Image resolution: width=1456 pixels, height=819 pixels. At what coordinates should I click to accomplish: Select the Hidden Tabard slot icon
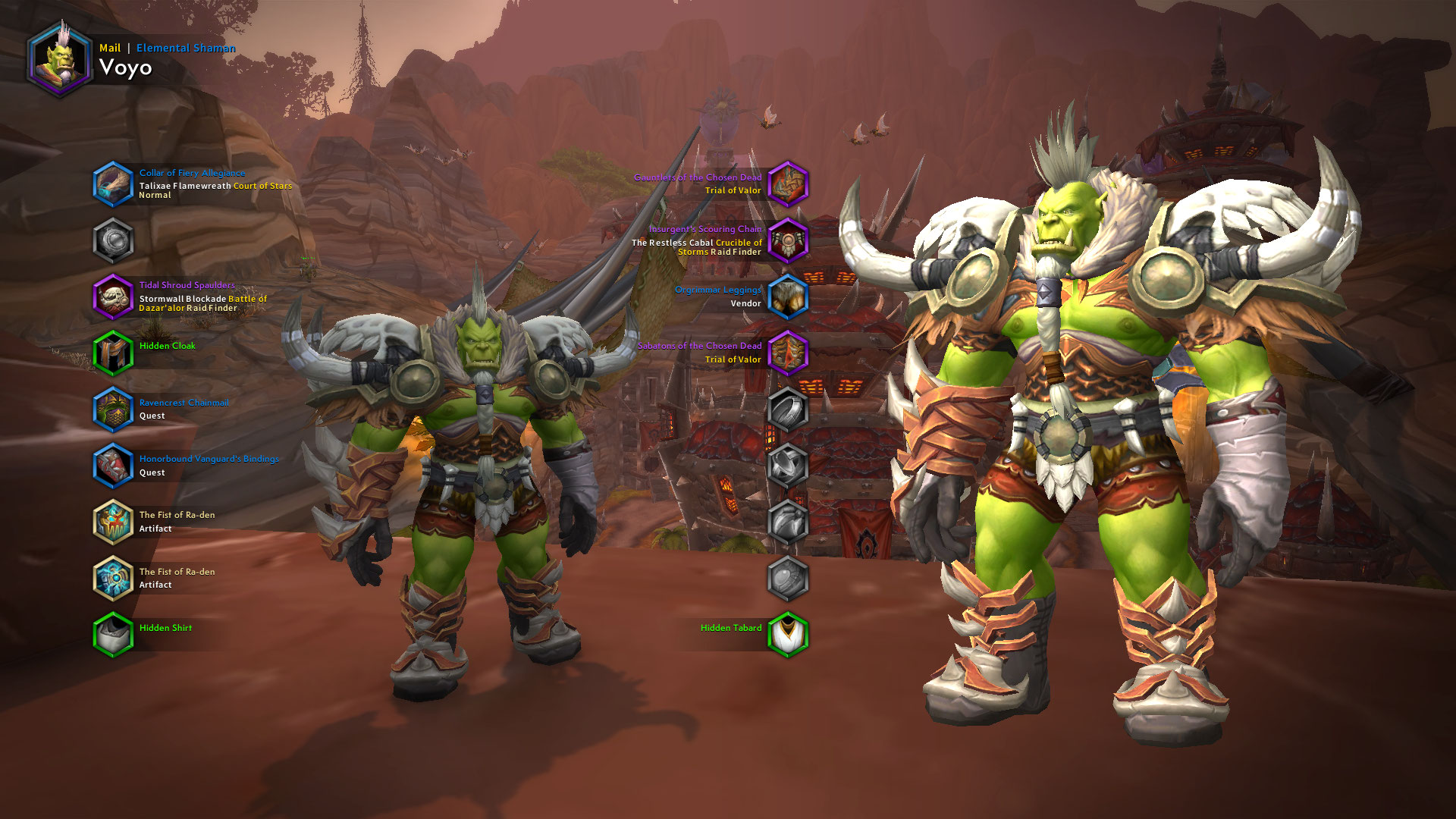[789, 635]
